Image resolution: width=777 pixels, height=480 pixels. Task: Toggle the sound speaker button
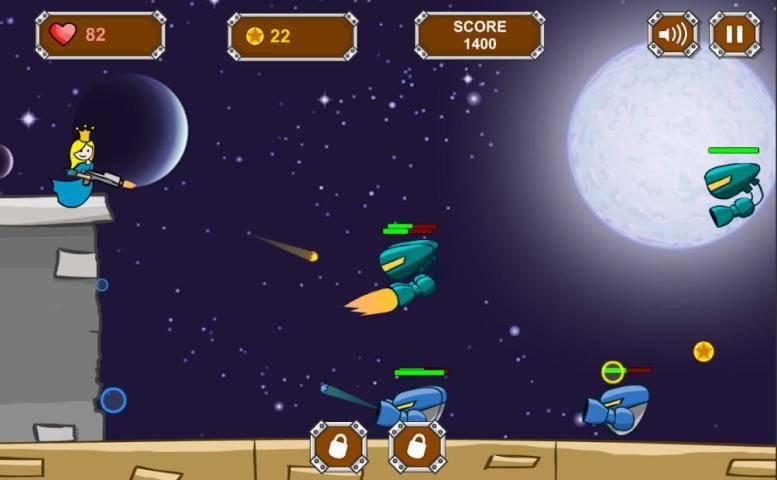coord(672,35)
